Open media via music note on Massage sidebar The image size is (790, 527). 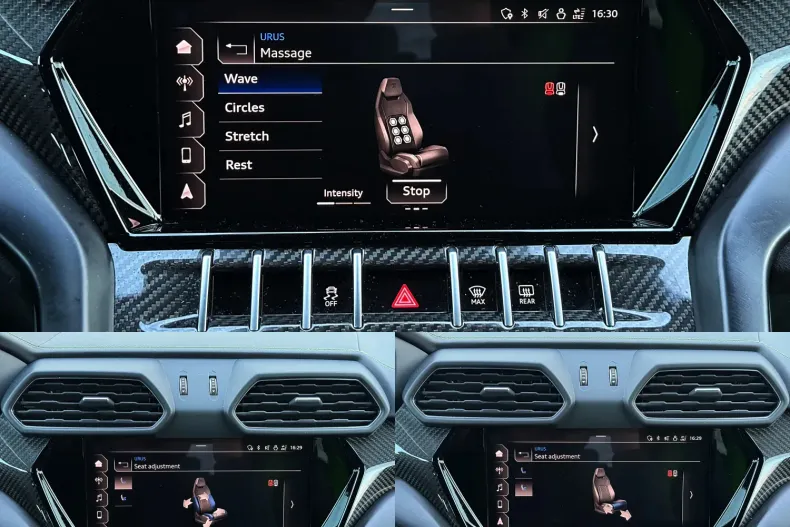coord(185,120)
